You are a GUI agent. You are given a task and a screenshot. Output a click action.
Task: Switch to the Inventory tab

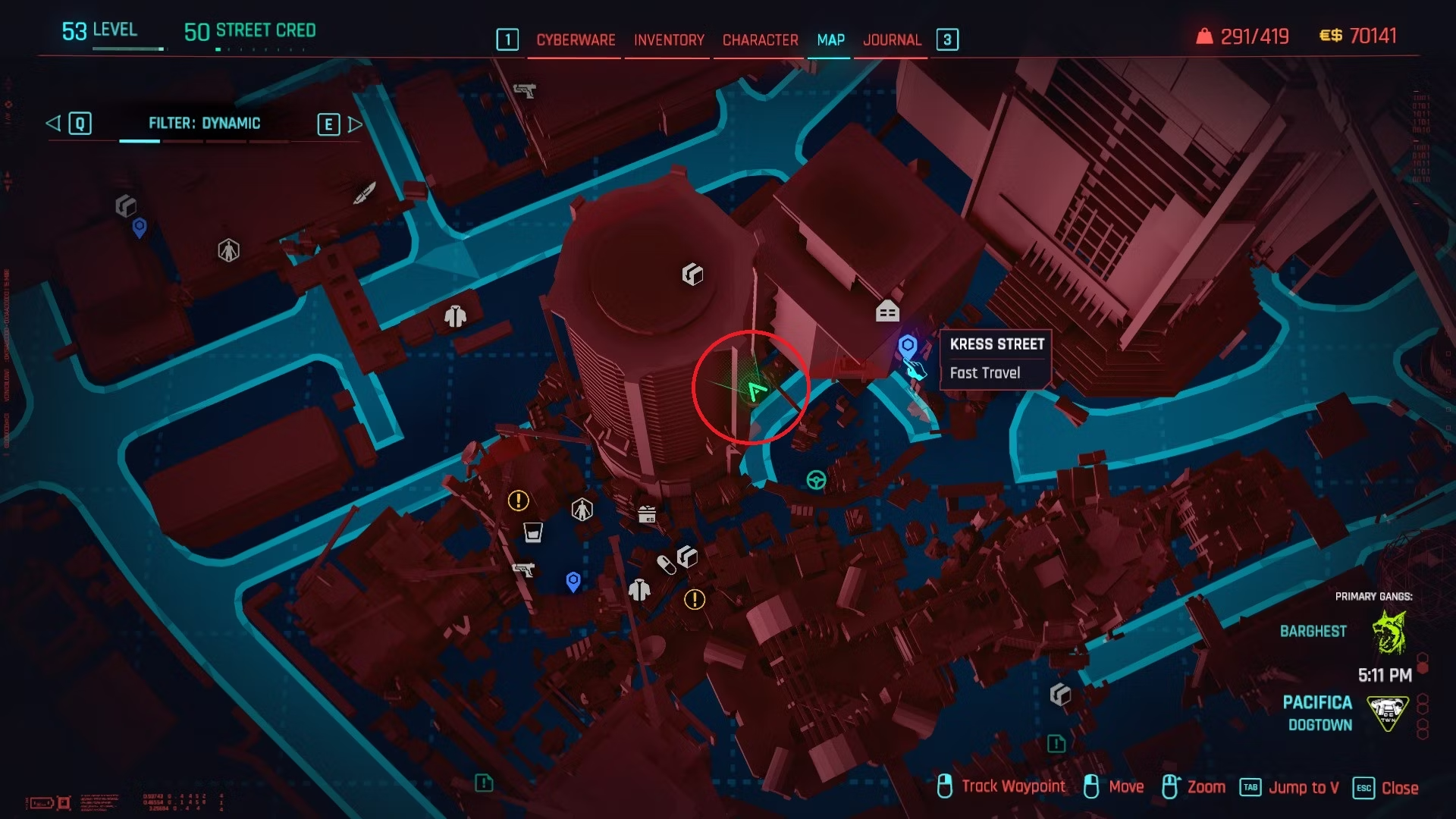pyautogui.click(x=669, y=40)
